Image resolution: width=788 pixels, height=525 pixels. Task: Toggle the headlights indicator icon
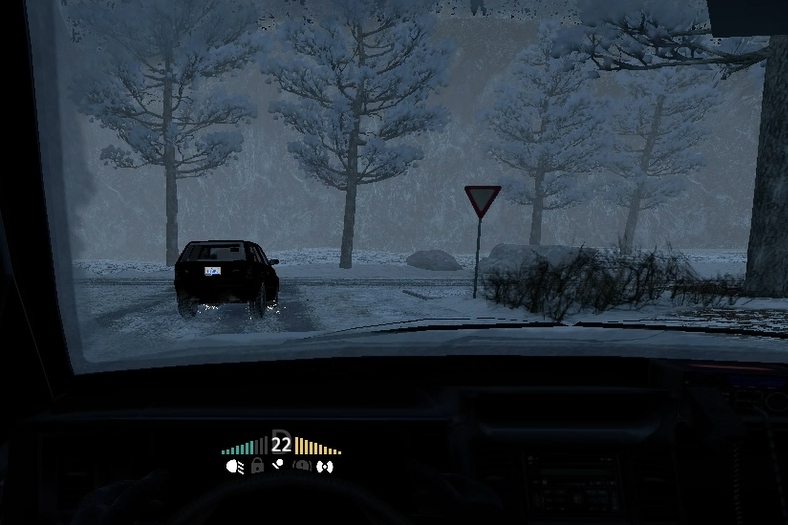[235, 466]
